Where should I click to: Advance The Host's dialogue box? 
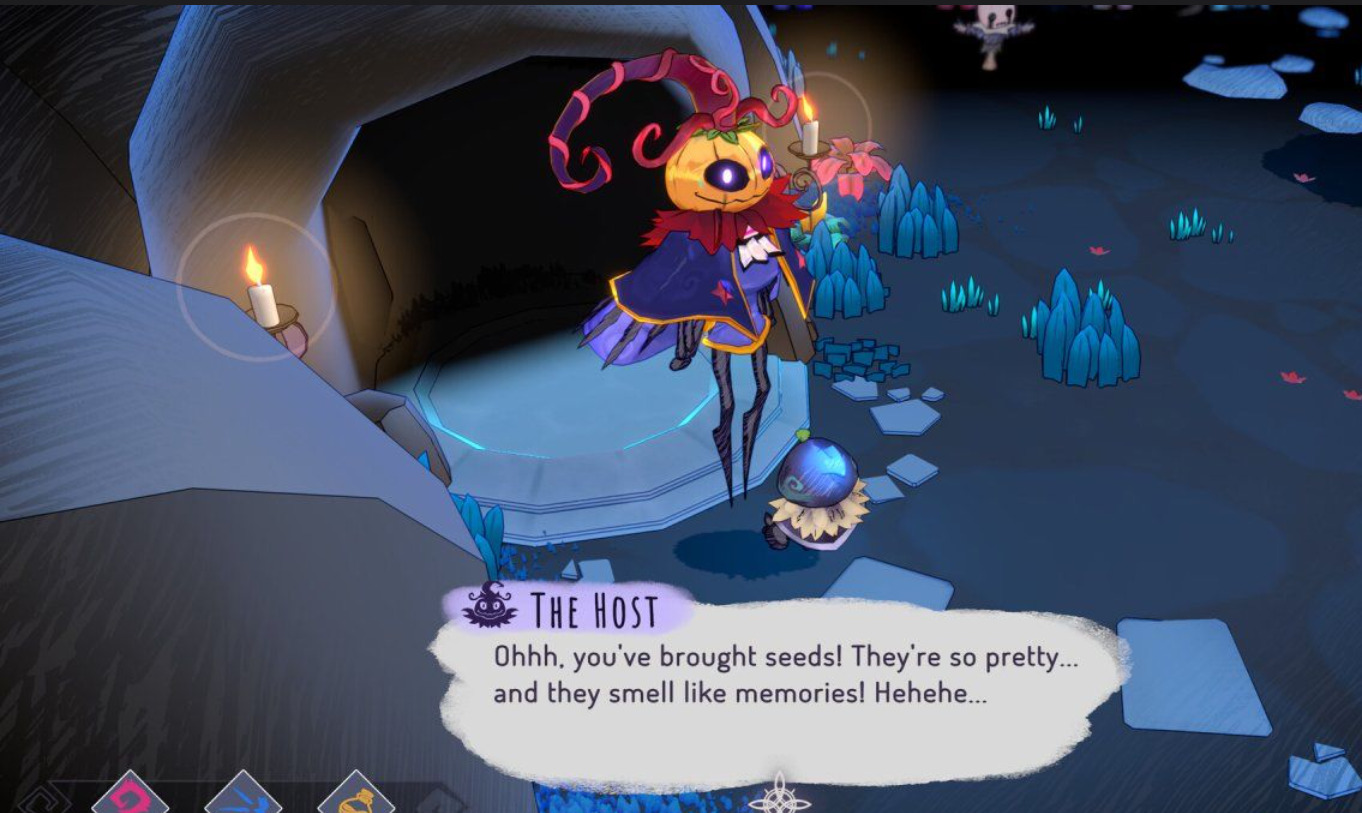pyautogui.click(x=778, y=690)
